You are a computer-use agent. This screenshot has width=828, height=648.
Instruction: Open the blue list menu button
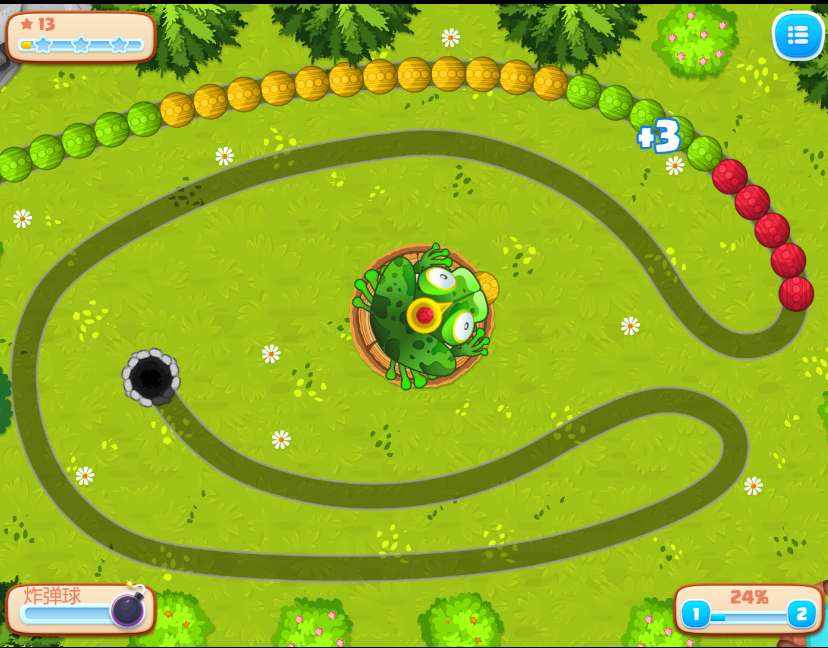[x=797, y=36]
